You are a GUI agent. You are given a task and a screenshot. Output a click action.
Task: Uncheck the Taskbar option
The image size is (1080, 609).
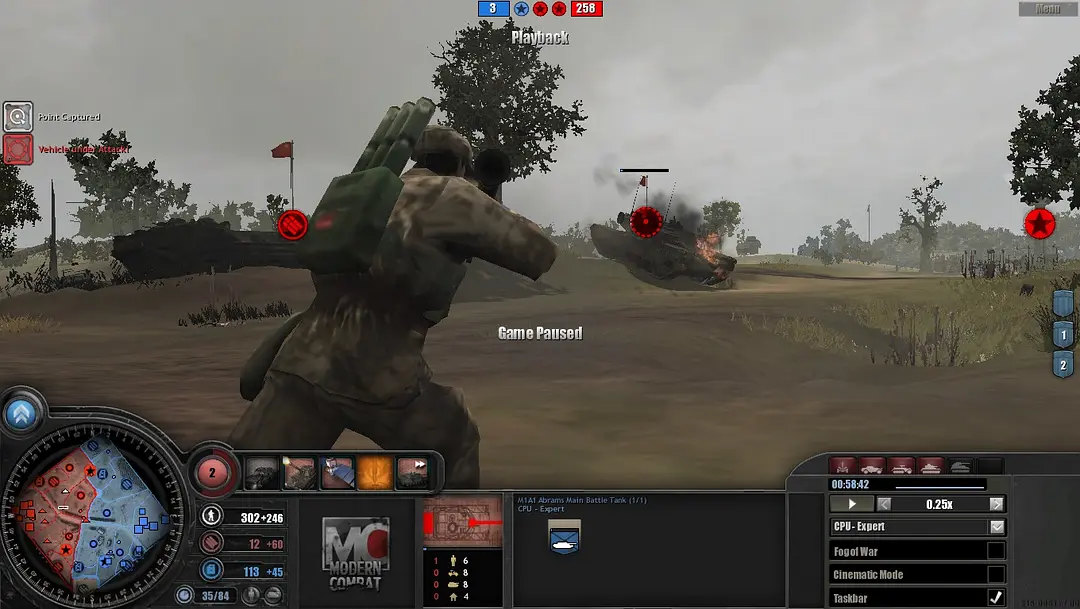(996, 597)
